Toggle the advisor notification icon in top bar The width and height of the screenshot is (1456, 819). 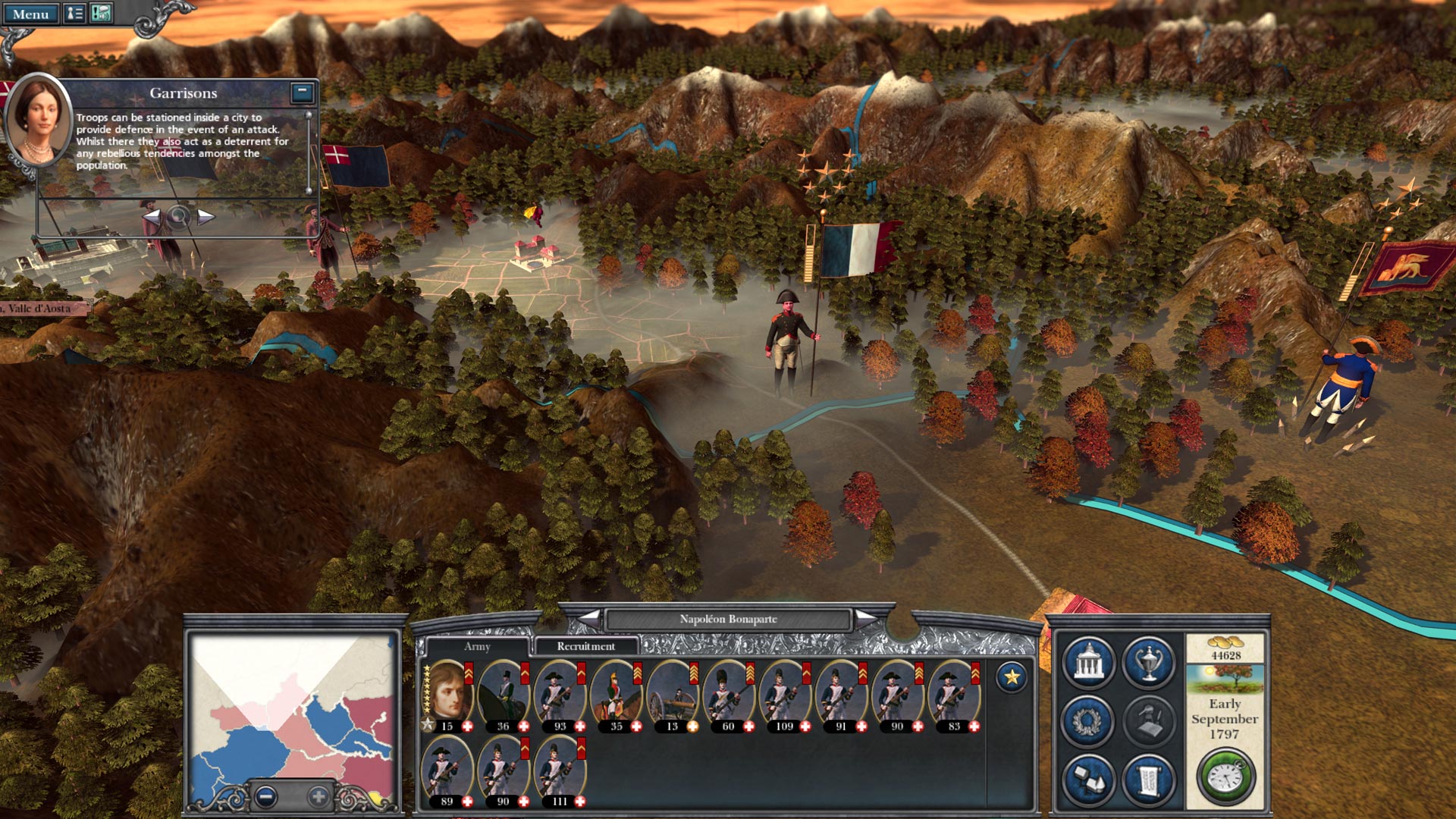click(x=101, y=12)
